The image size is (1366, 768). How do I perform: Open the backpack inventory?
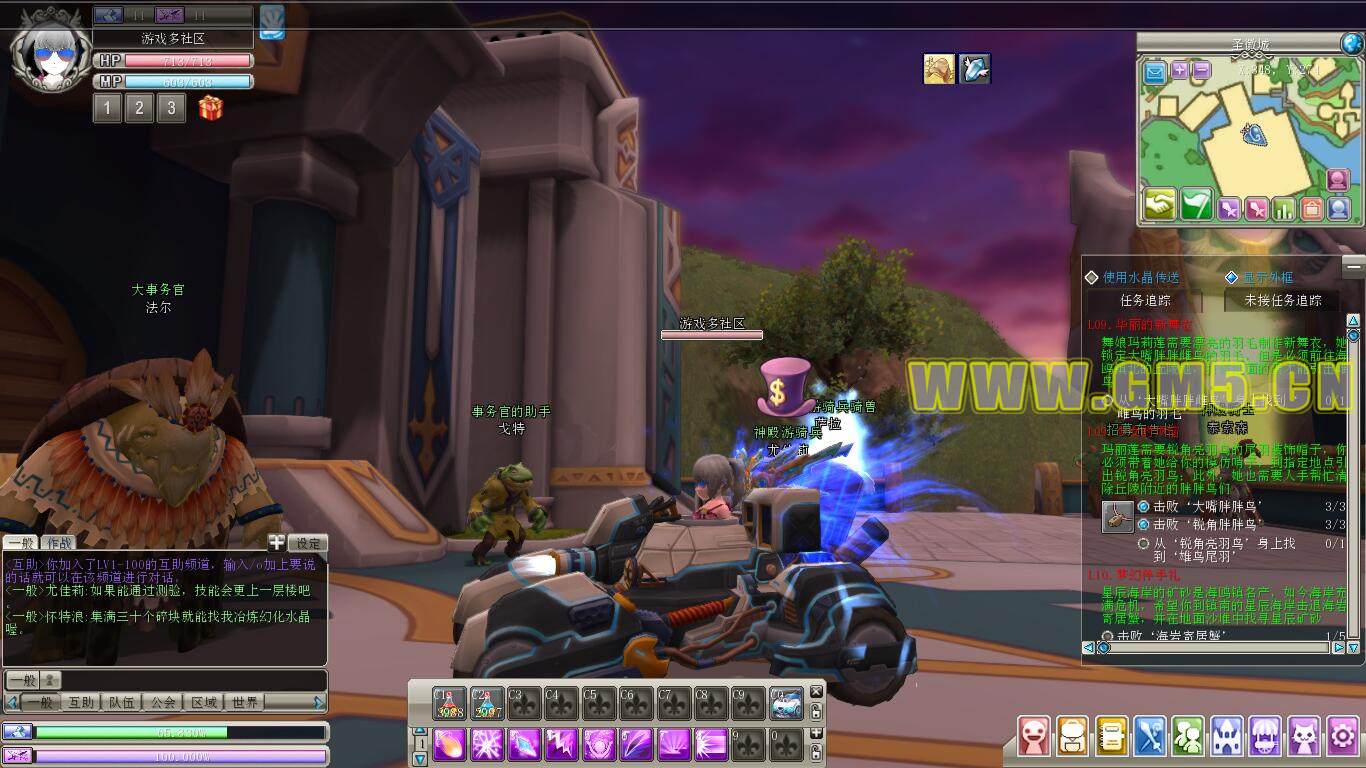pyautogui.click(x=1072, y=737)
